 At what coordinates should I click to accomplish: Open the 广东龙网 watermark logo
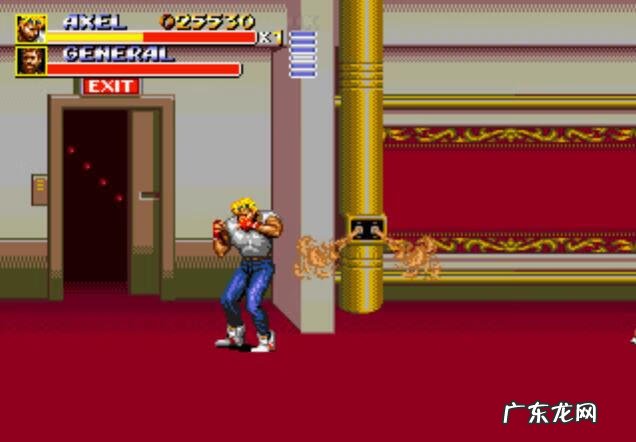click(561, 412)
